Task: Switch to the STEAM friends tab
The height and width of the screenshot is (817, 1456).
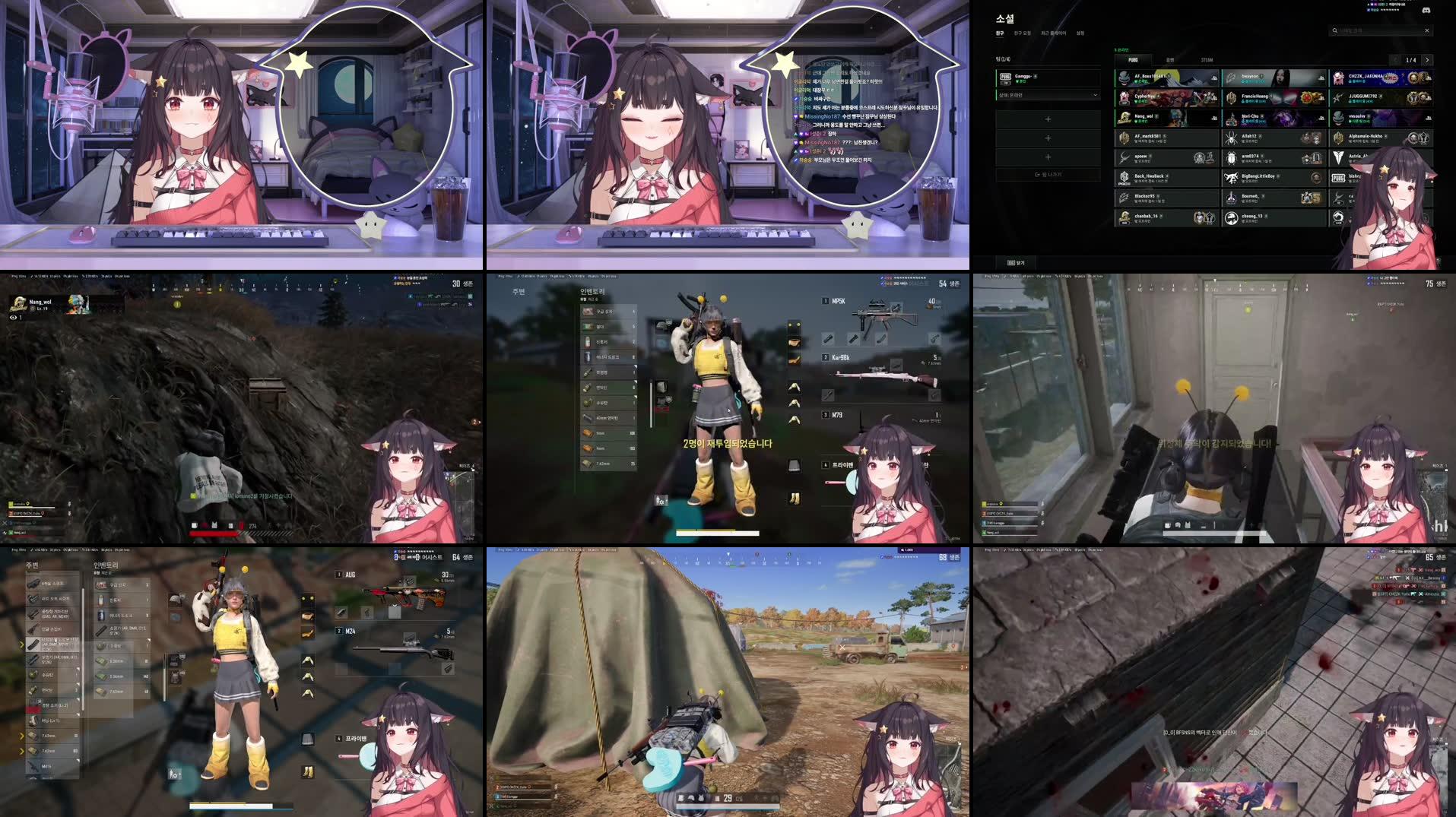Action: point(1207,59)
